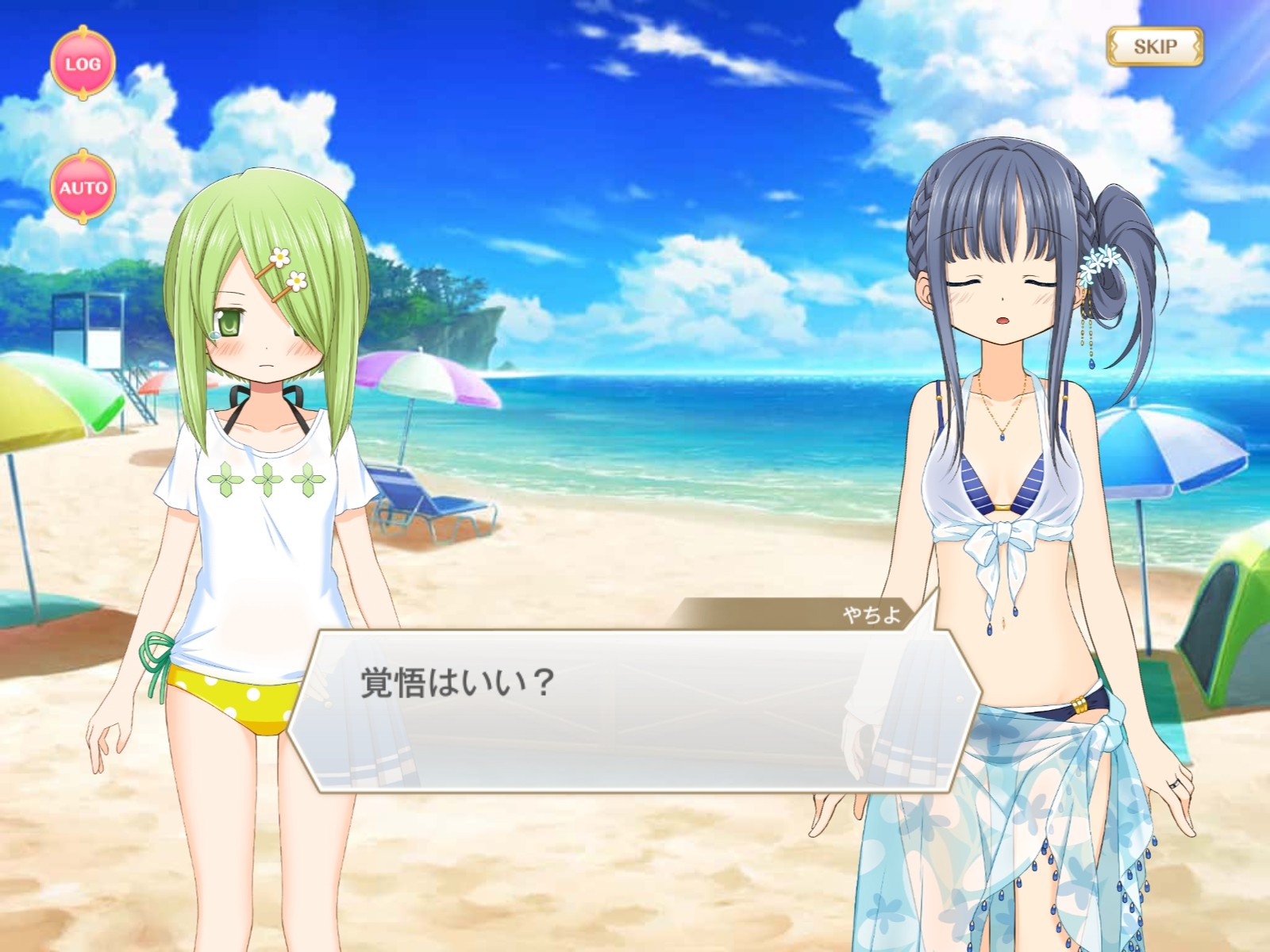
Task: Open the pink LOG button
Action: (x=83, y=63)
